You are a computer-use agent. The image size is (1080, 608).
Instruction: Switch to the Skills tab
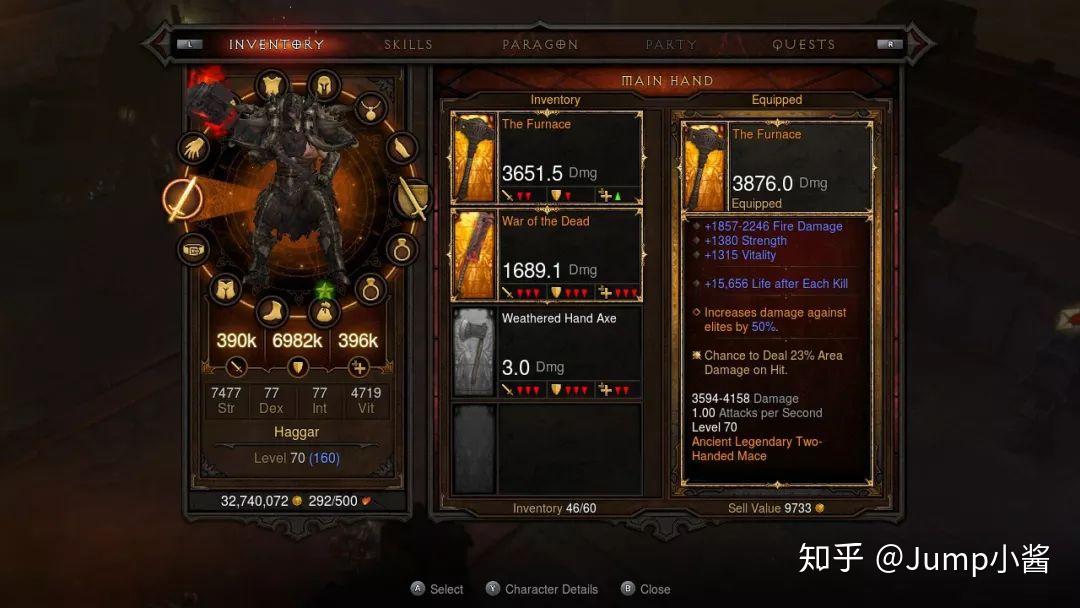click(x=408, y=44)
